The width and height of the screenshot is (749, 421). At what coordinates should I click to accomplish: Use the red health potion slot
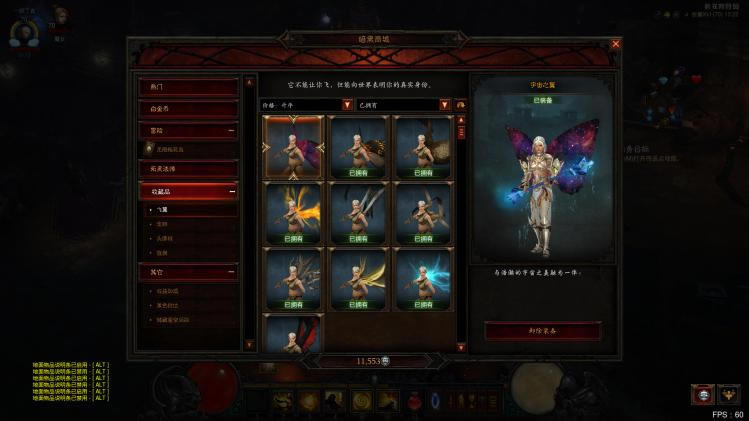point(411,401)
